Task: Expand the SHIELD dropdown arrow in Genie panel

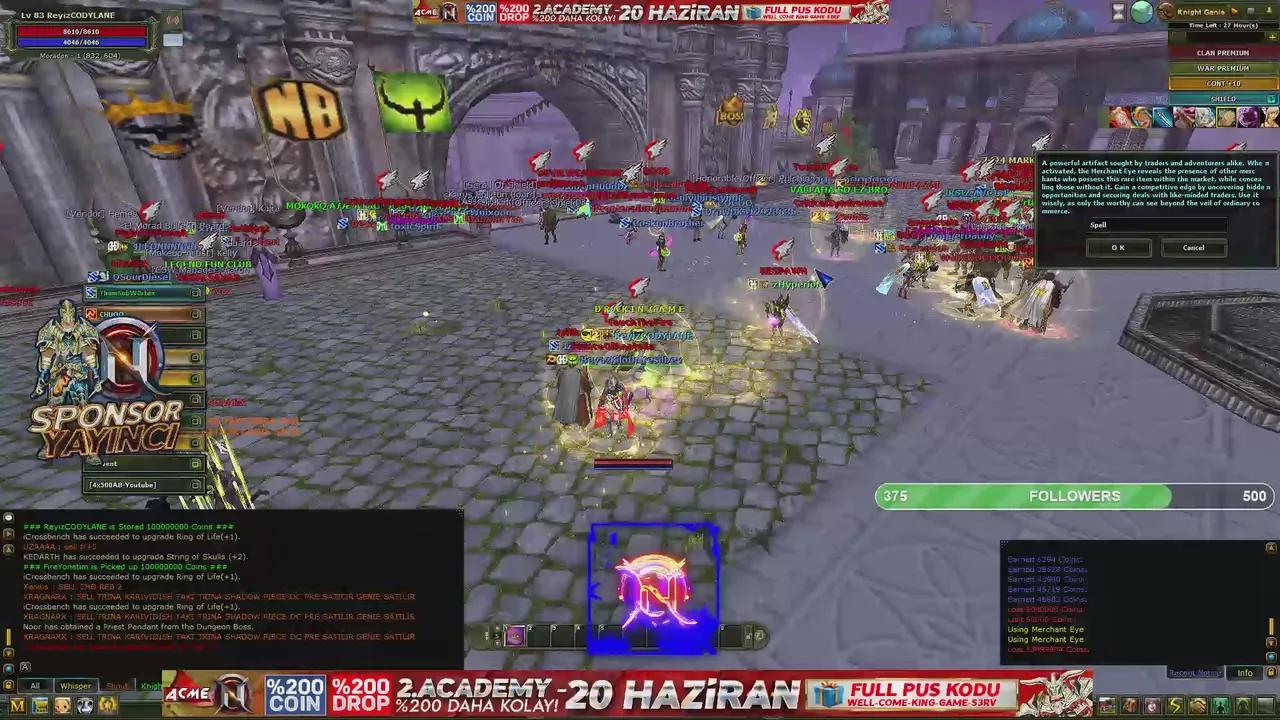Action: pos(1271,99)
